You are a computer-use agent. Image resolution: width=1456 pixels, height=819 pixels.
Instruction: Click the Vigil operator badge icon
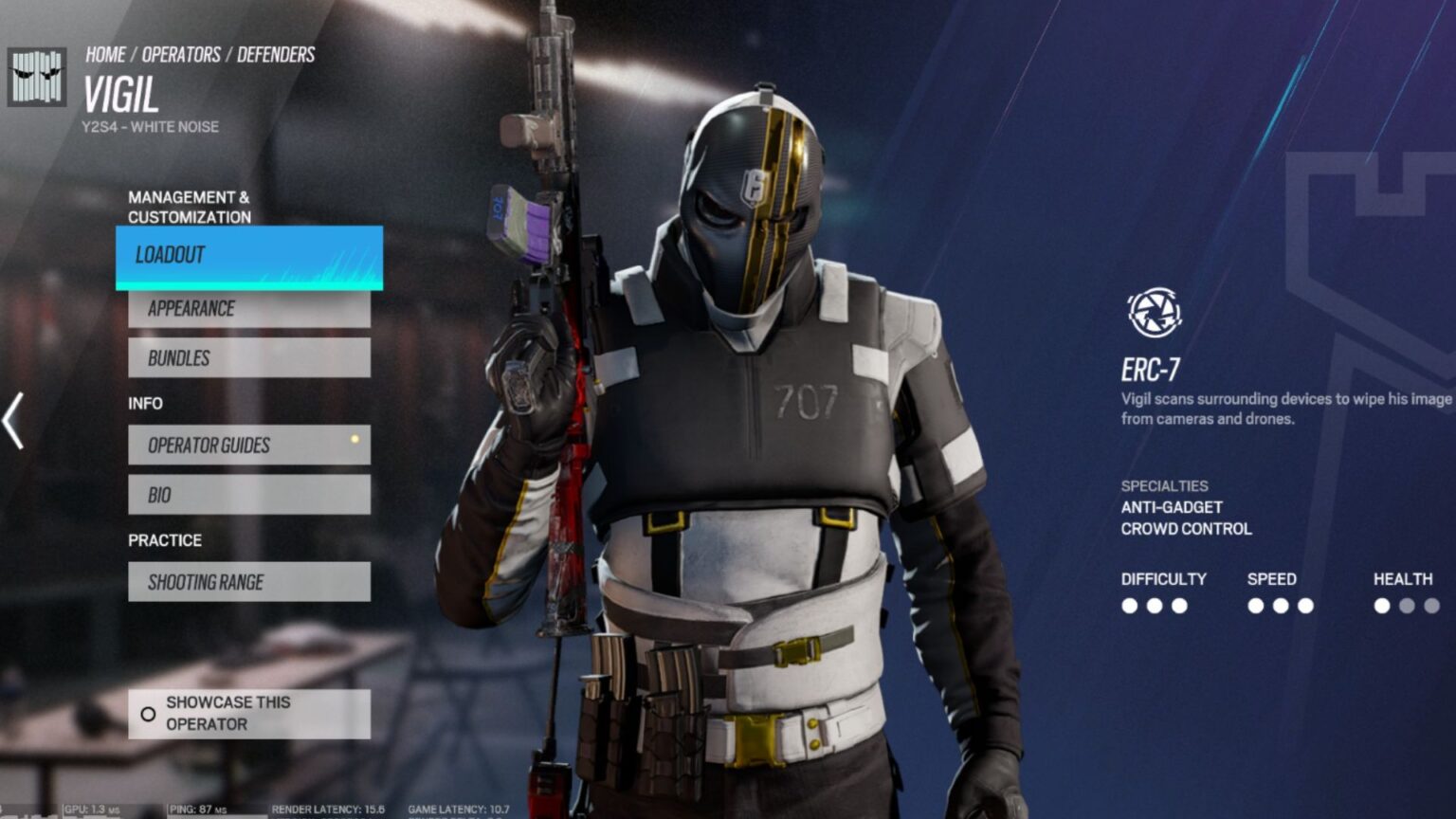(37, 78)
